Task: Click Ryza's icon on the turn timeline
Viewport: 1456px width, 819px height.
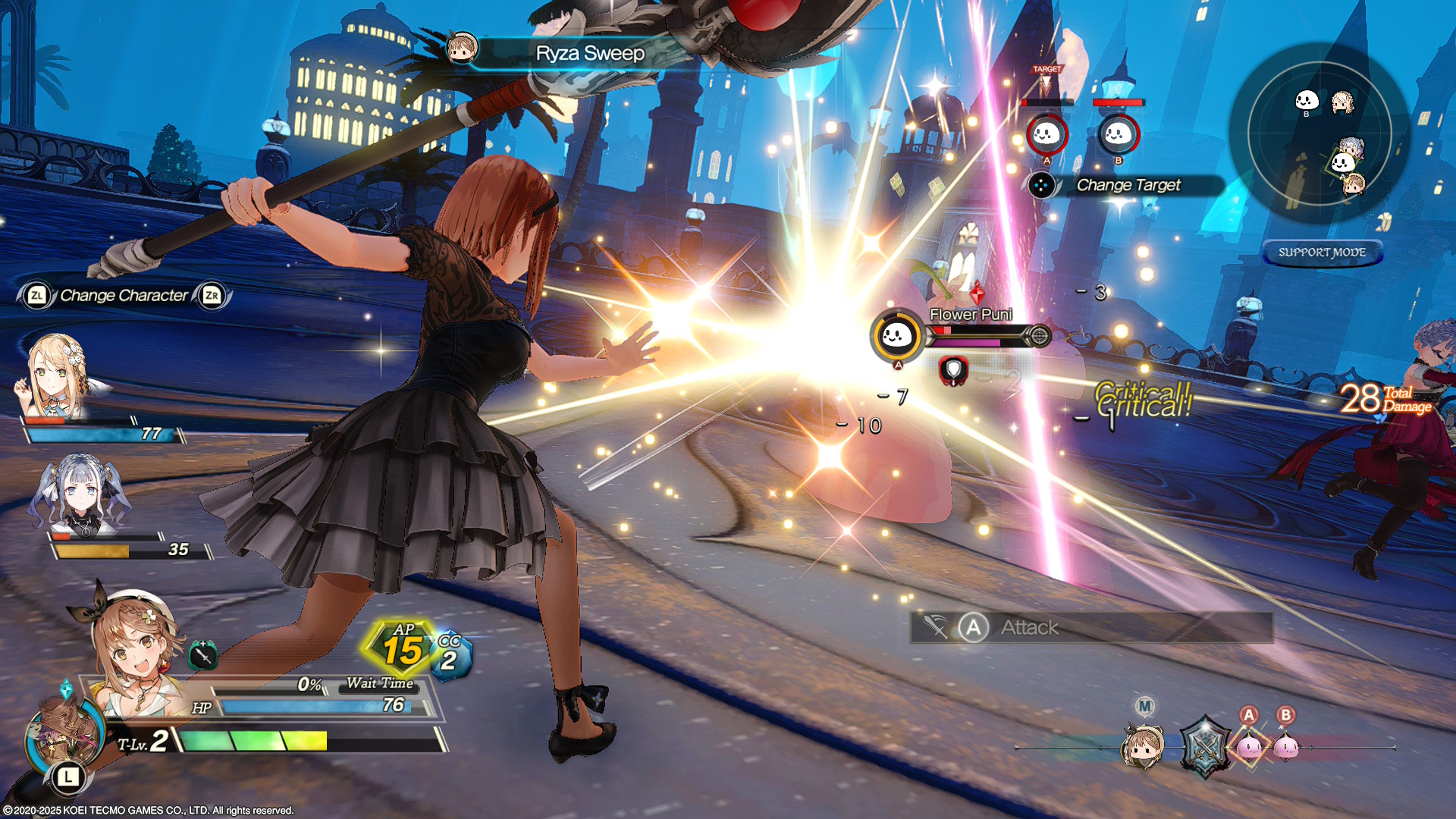Action: coord(1144,745)
